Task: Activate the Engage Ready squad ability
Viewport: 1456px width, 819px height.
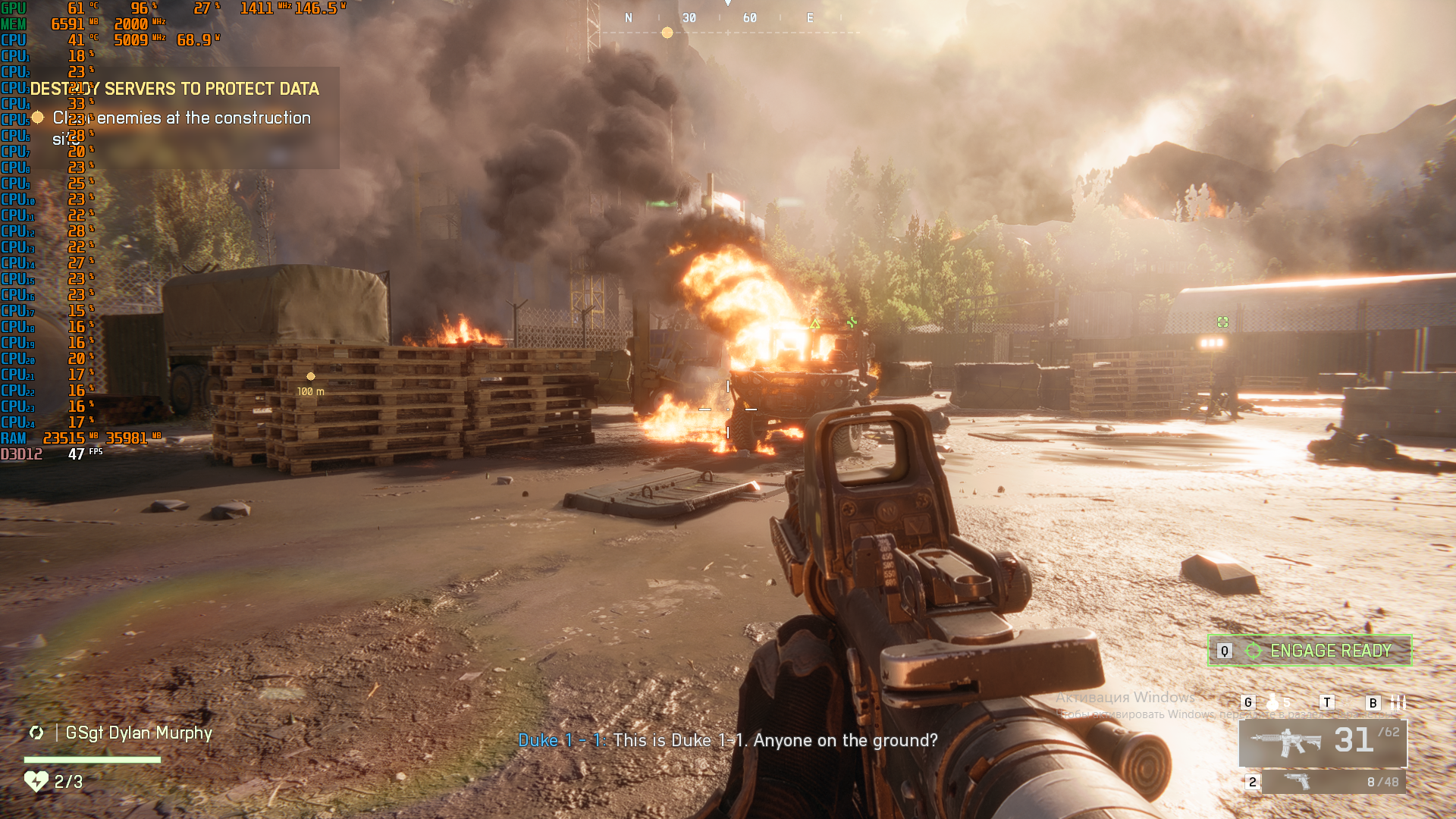Action: pos(1310,651)
